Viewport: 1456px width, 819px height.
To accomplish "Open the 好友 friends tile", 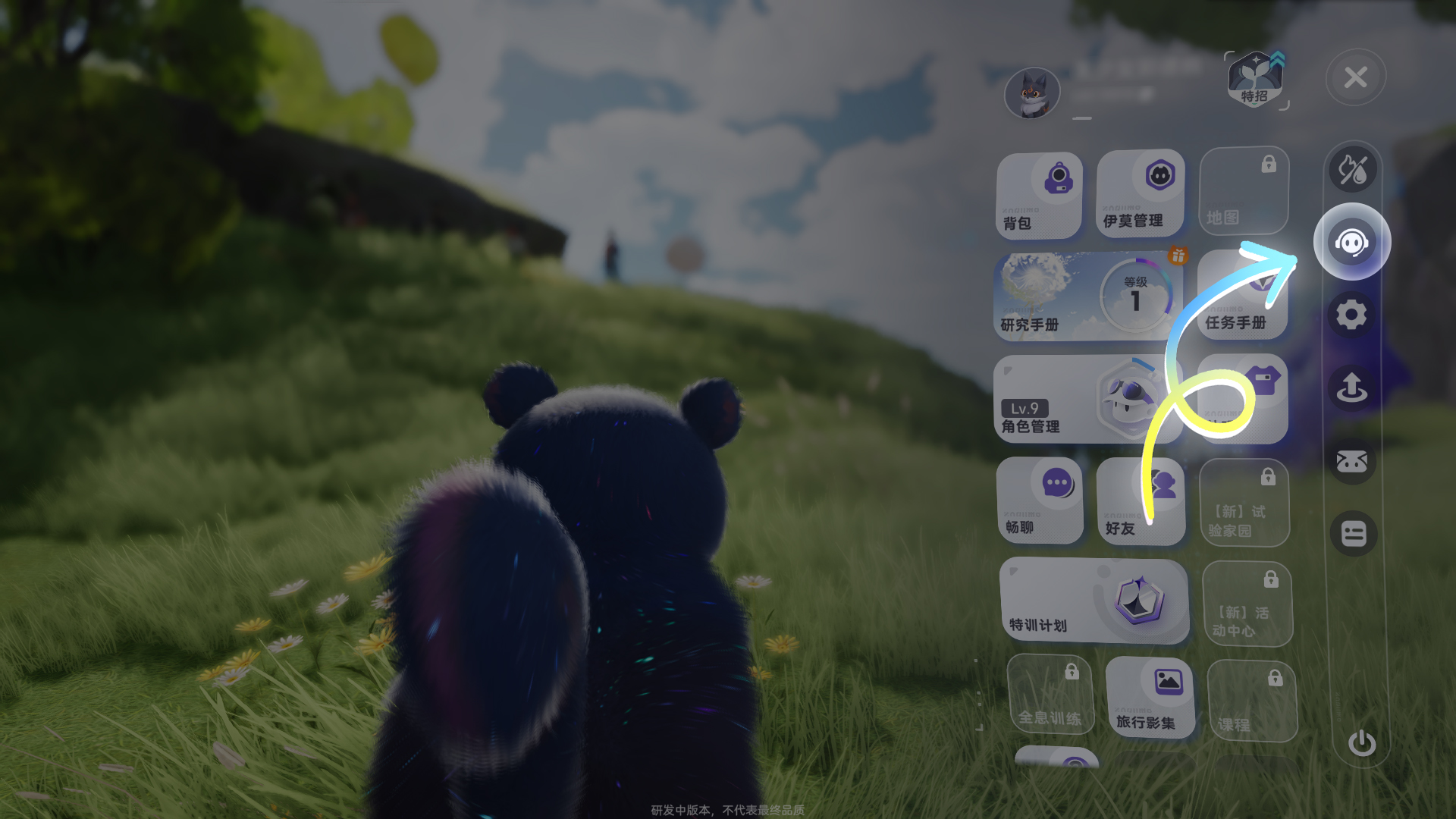I will pyautogui.click(x=1140, y=501).
